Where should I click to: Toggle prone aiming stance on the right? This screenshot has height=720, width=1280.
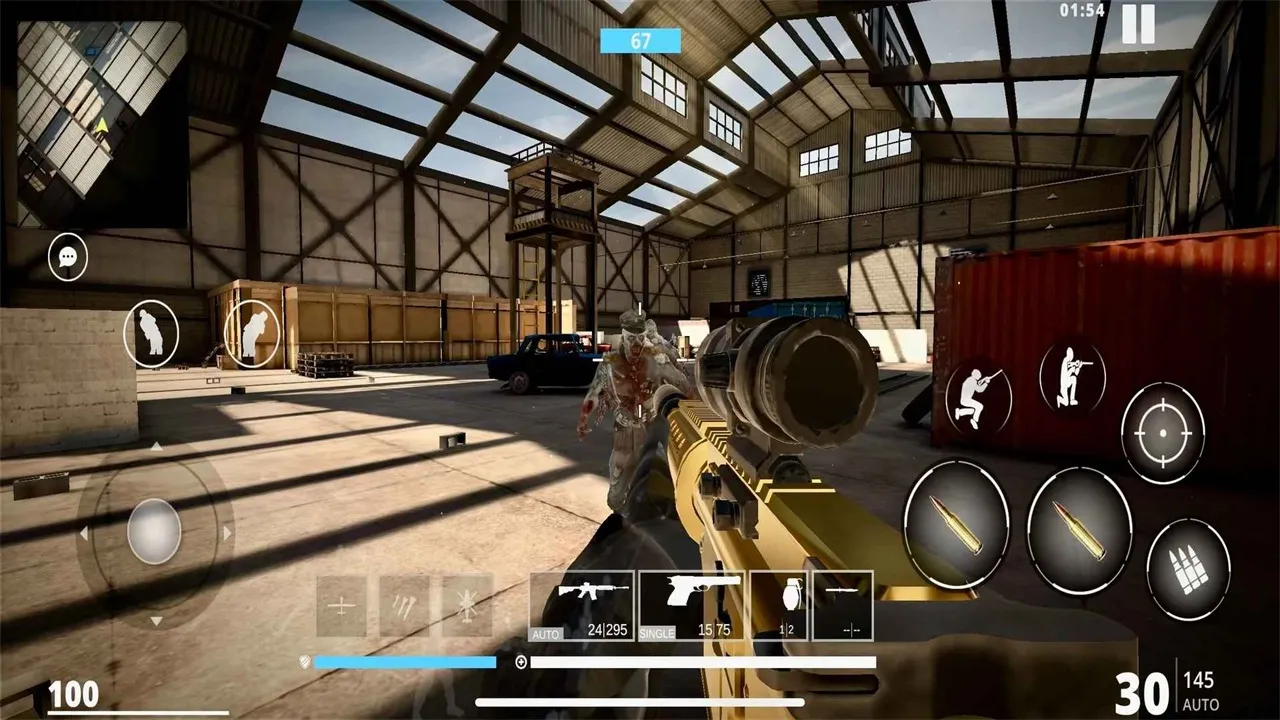click(1073, 380)
